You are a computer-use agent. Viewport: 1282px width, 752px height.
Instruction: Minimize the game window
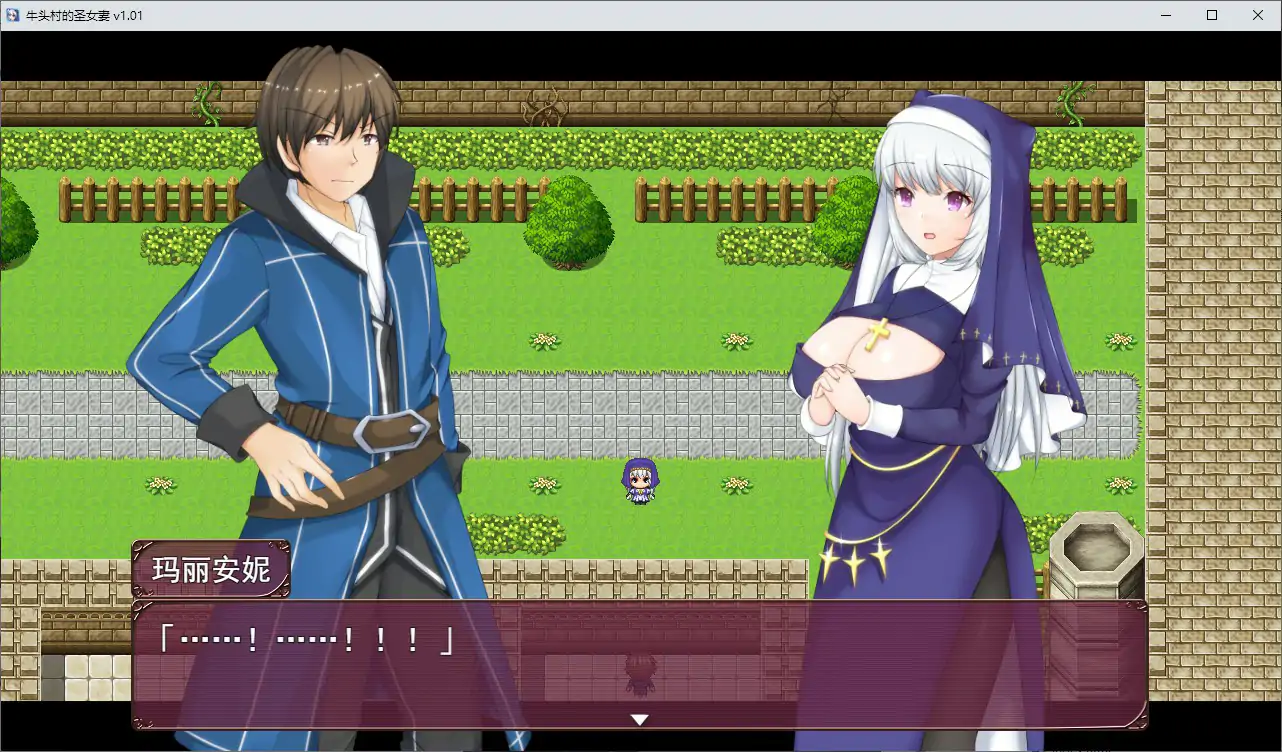click(1165, 15)
